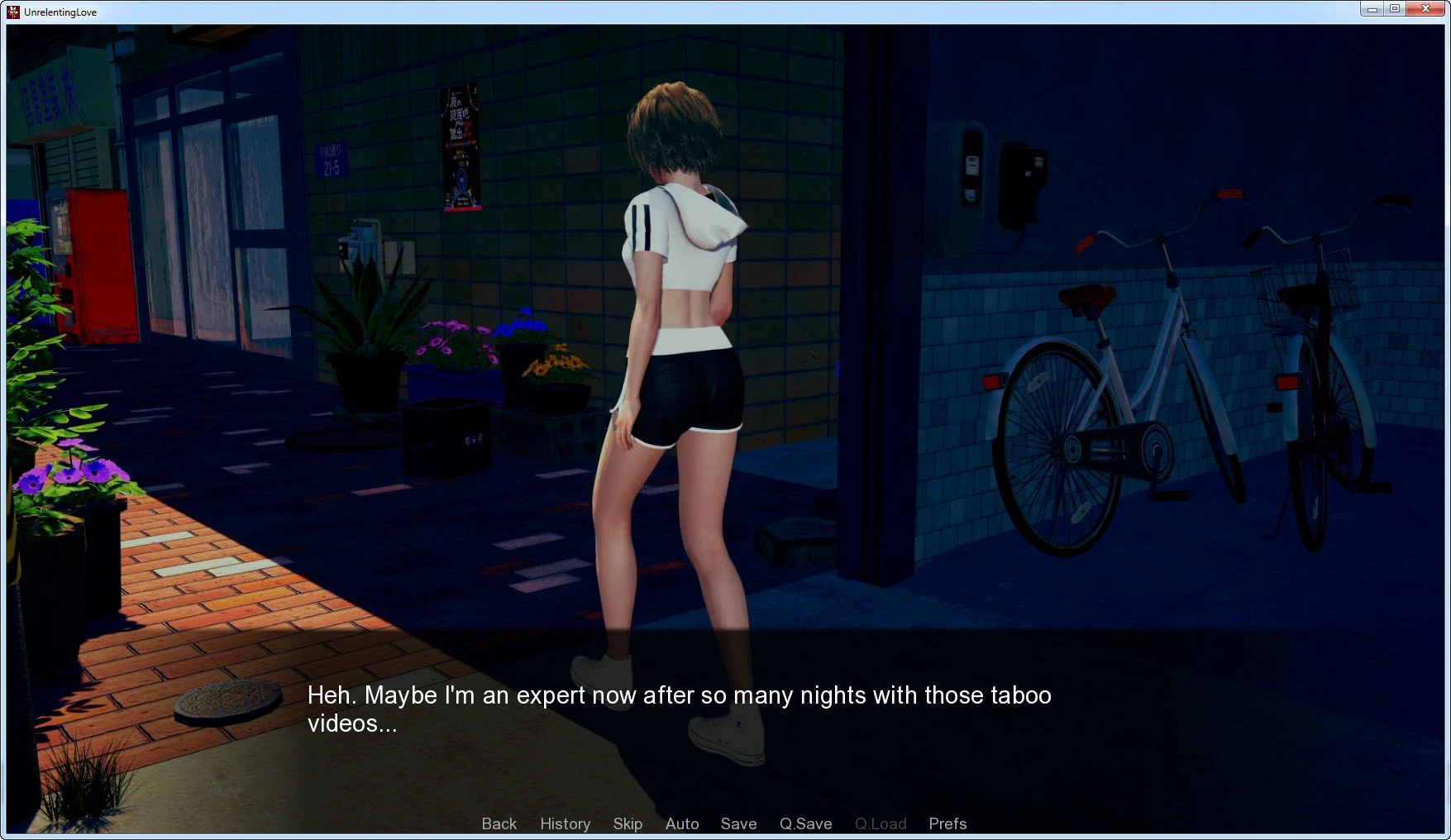The height and width of the screenshot is (840, 1451).
Task: Go back with the Back button
Action: click(x=499, y=823)
